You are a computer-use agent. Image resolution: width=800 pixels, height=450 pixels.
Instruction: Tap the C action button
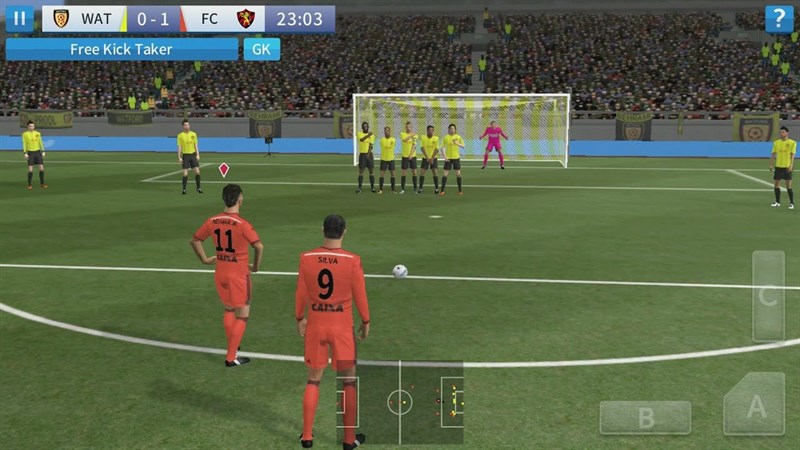(x=768, y=296)
